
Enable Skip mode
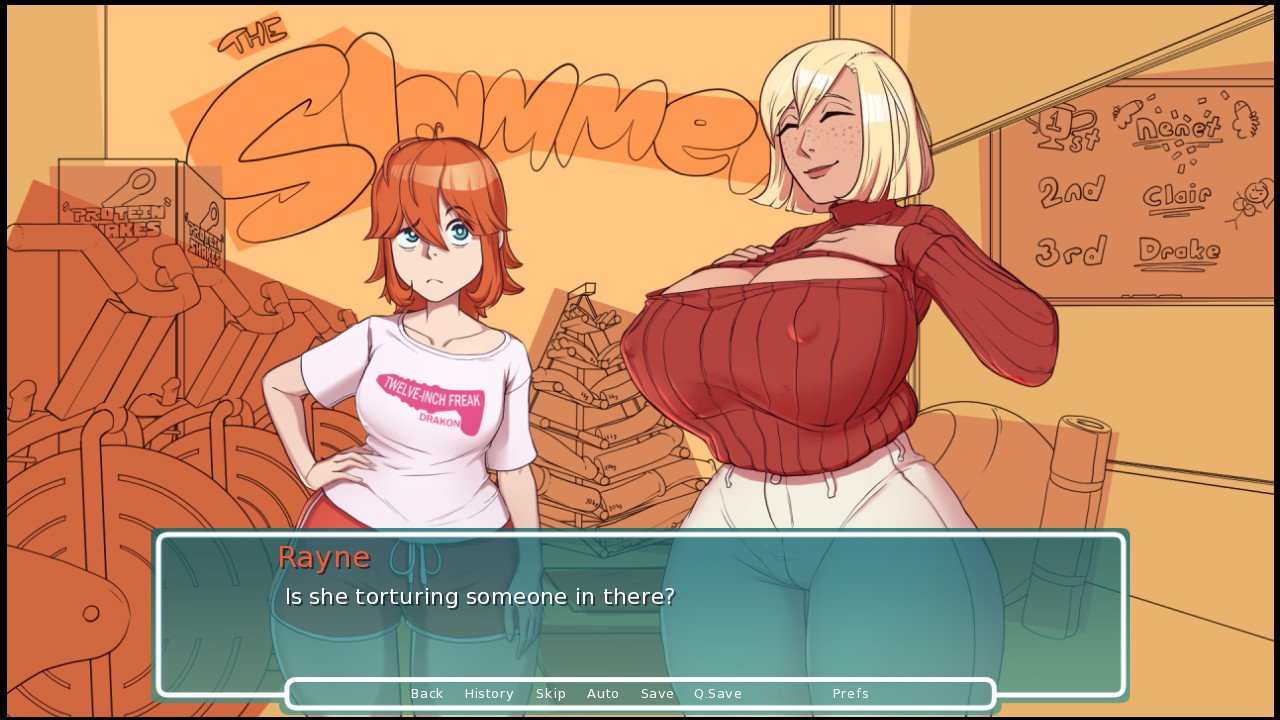tap(551, 693)
